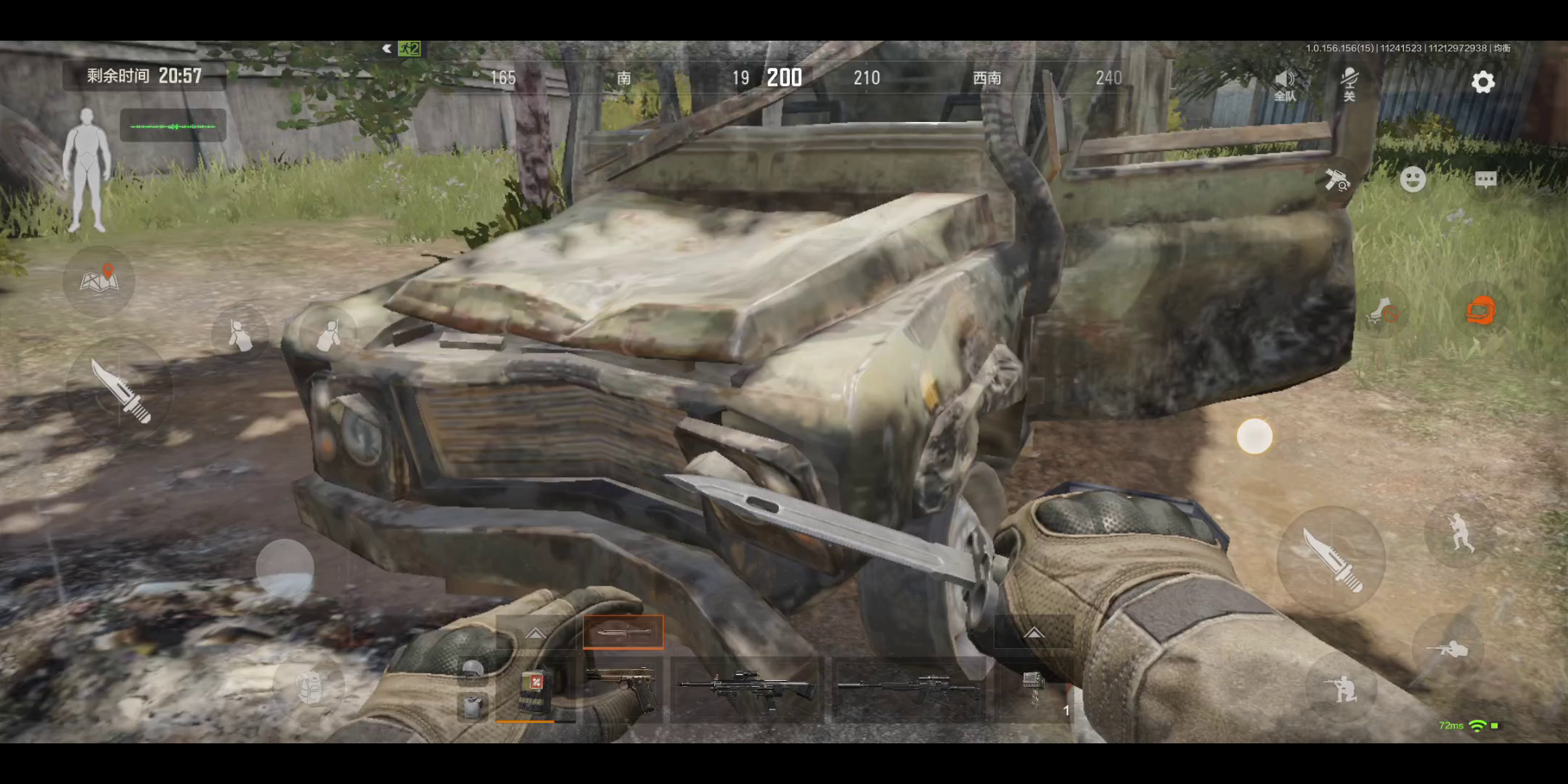Screen dimensions: 1568x784
Task: Toggle the microphone icon
Action: click(x=1349, y=83)
